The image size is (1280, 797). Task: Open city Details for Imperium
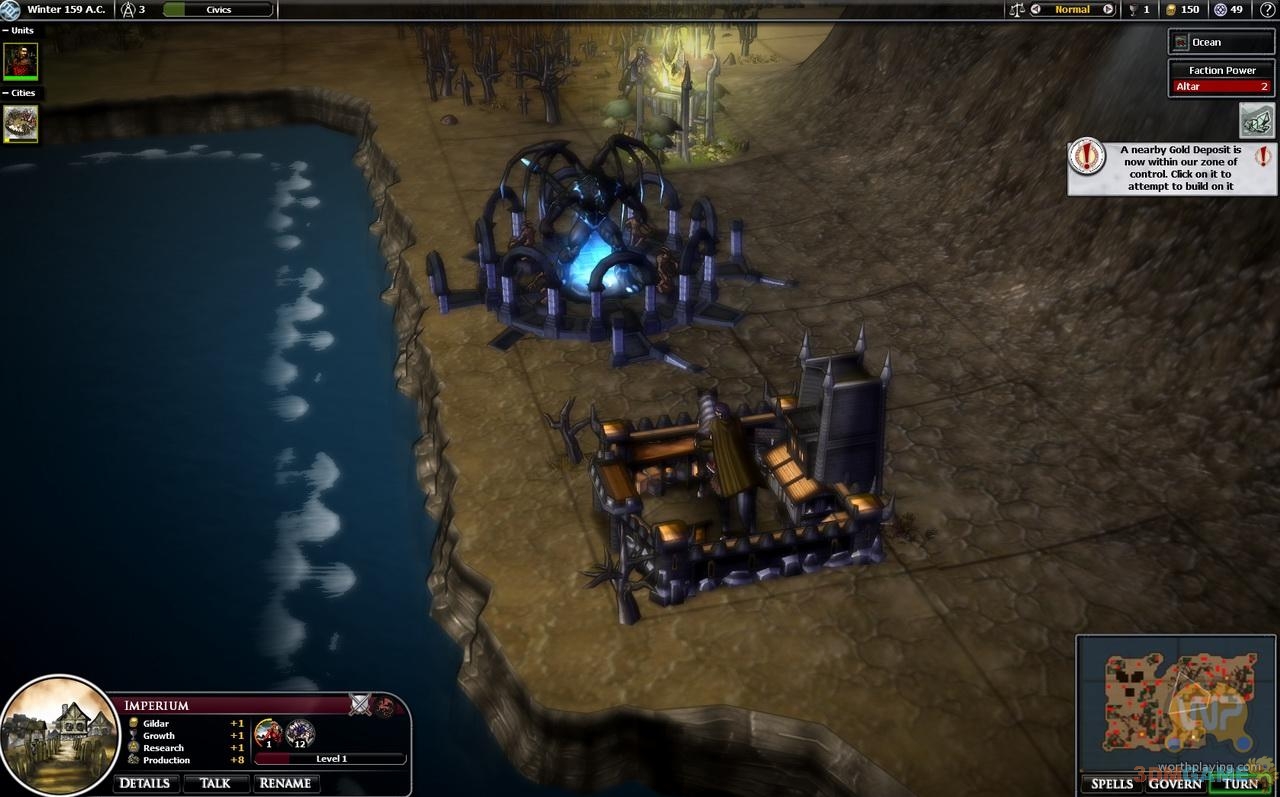(145, 783)
